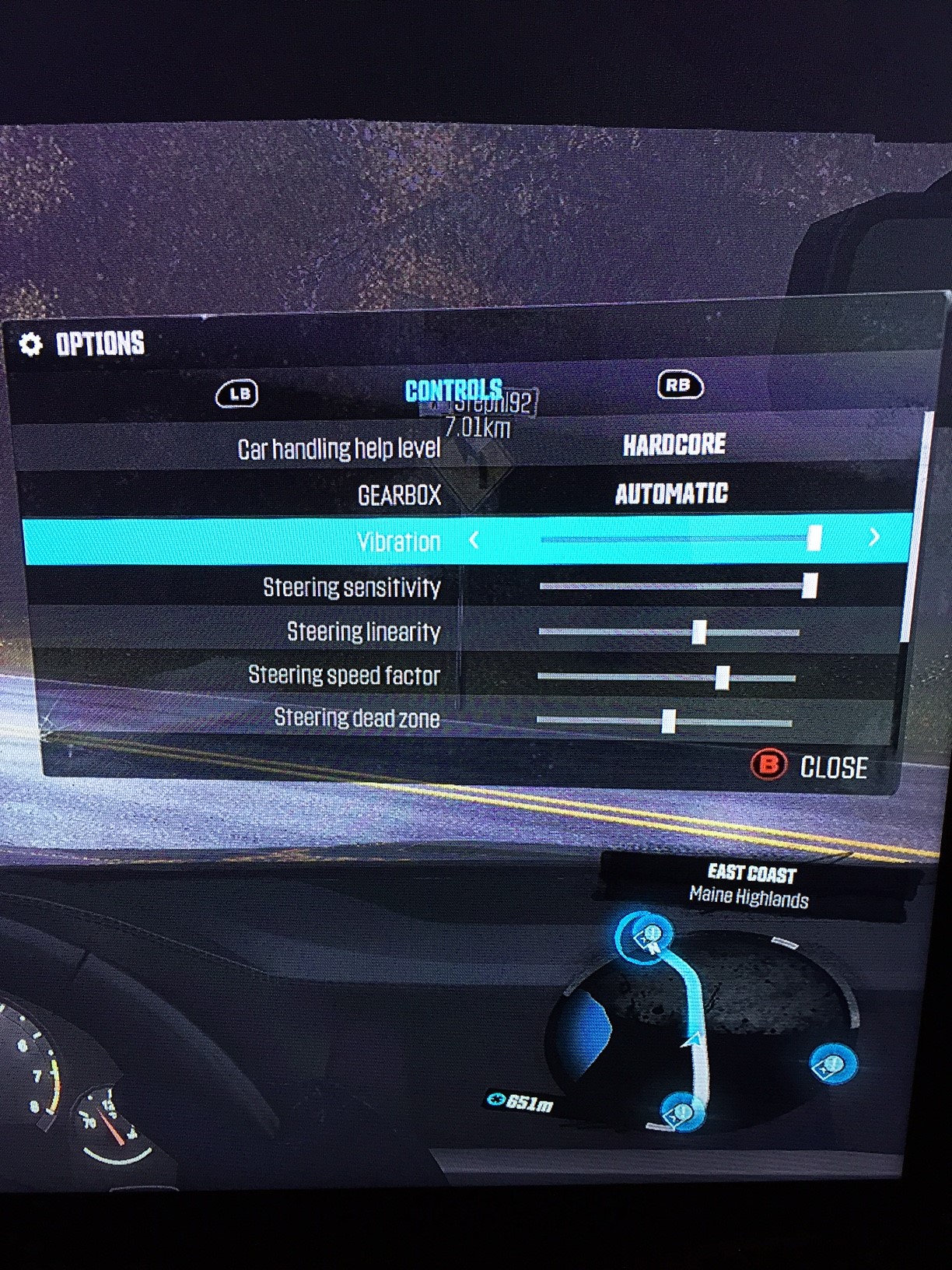Adjust the Steering dead zone slider
Screen dimensions: 952x1270
point(668,721)
